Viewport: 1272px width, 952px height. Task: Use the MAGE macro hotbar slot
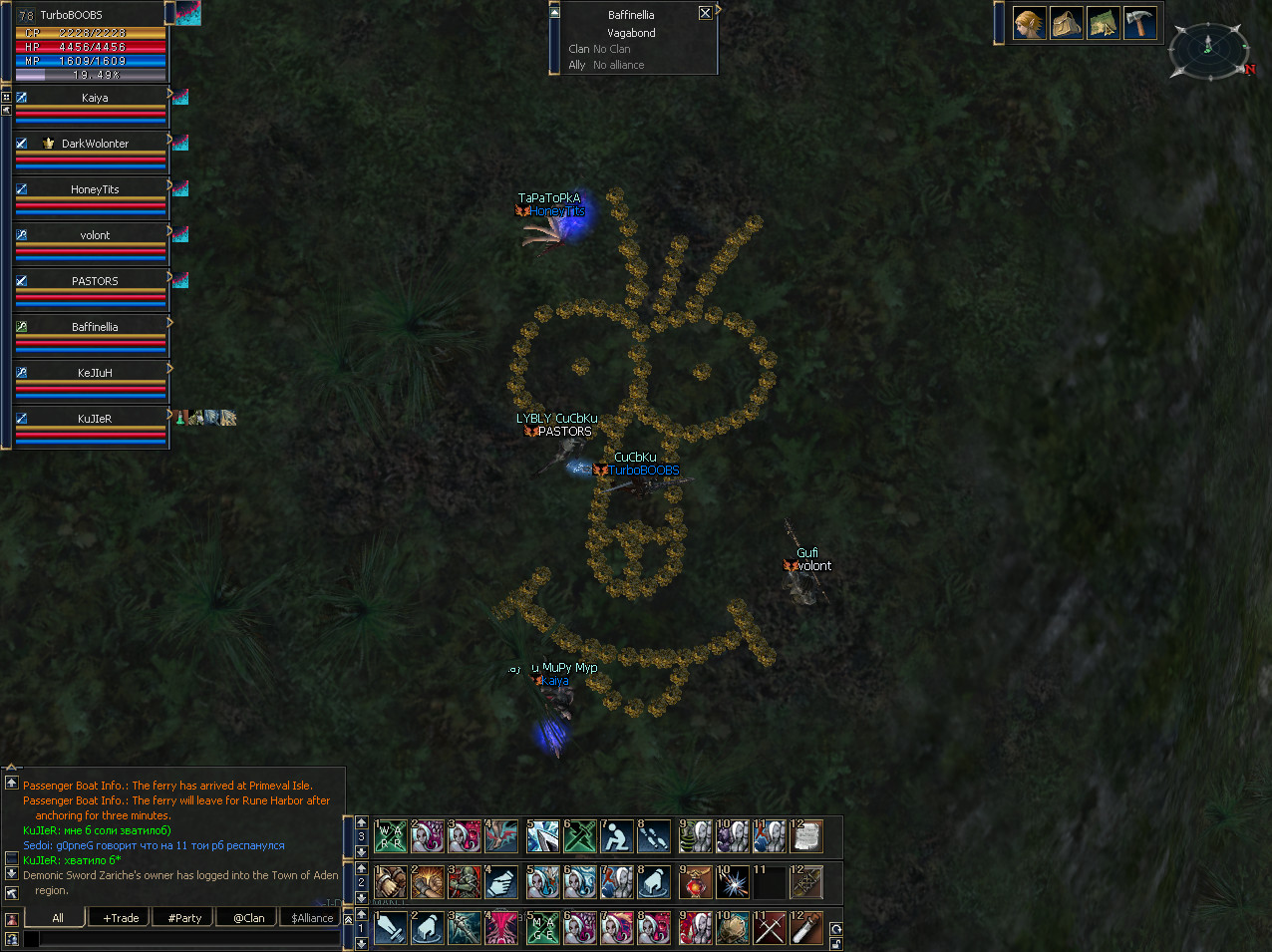[542, 928]
